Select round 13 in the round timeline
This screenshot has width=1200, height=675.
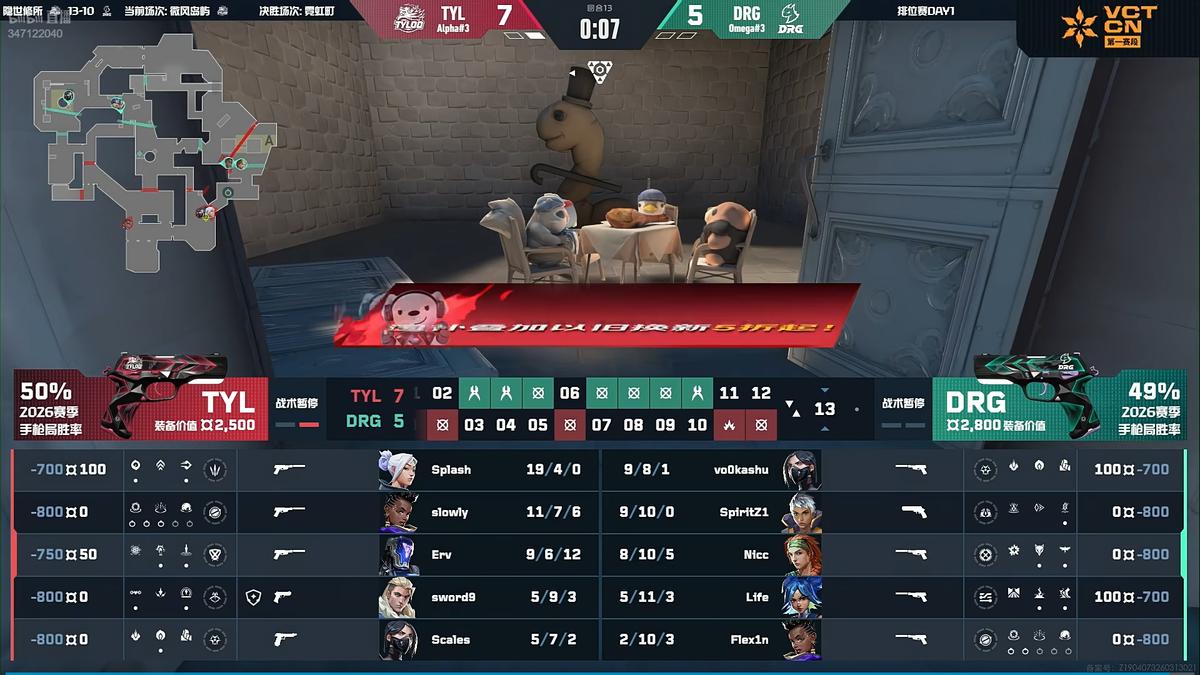824,409
